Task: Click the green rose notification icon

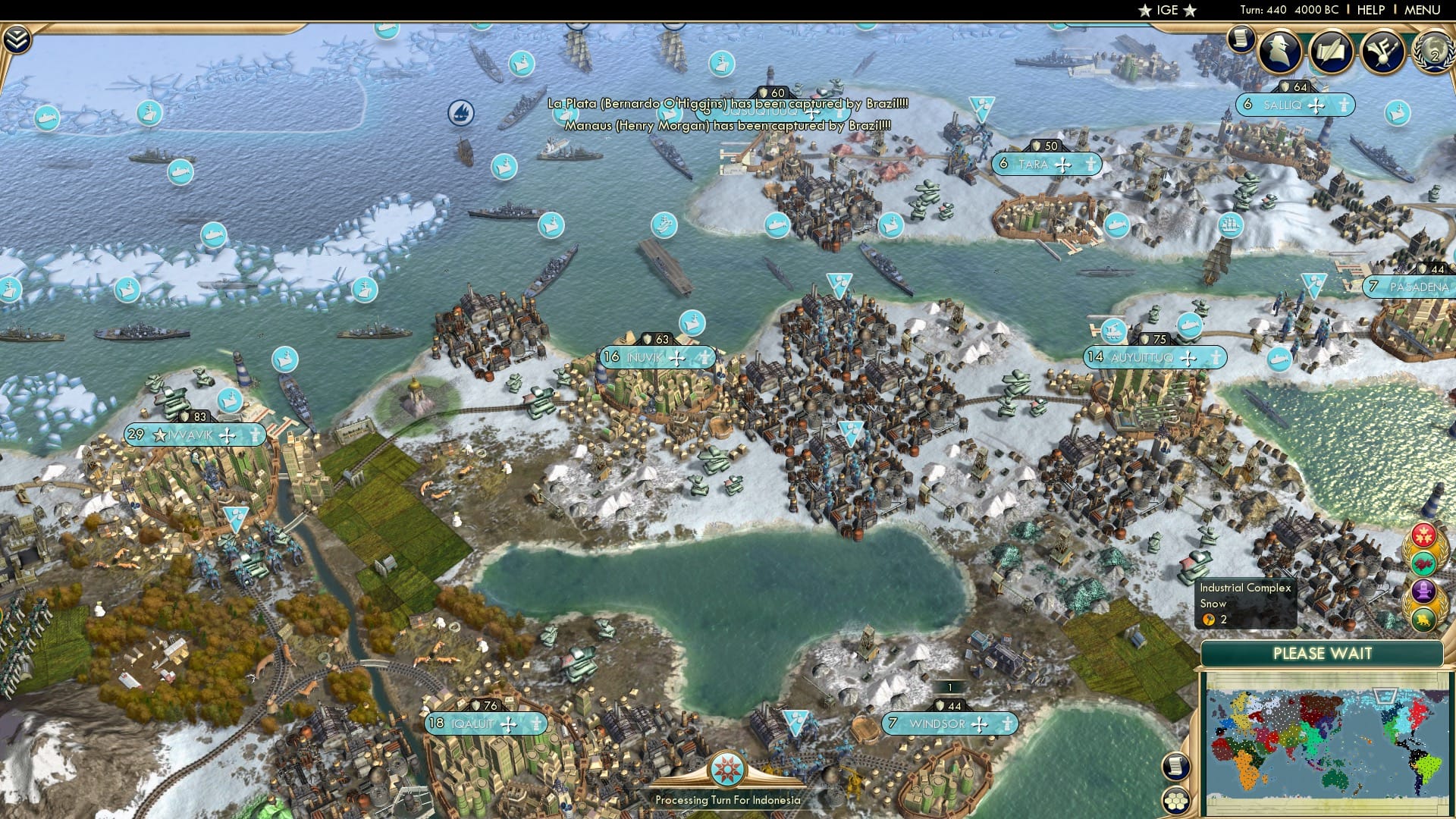Action: click(1423, 562)
